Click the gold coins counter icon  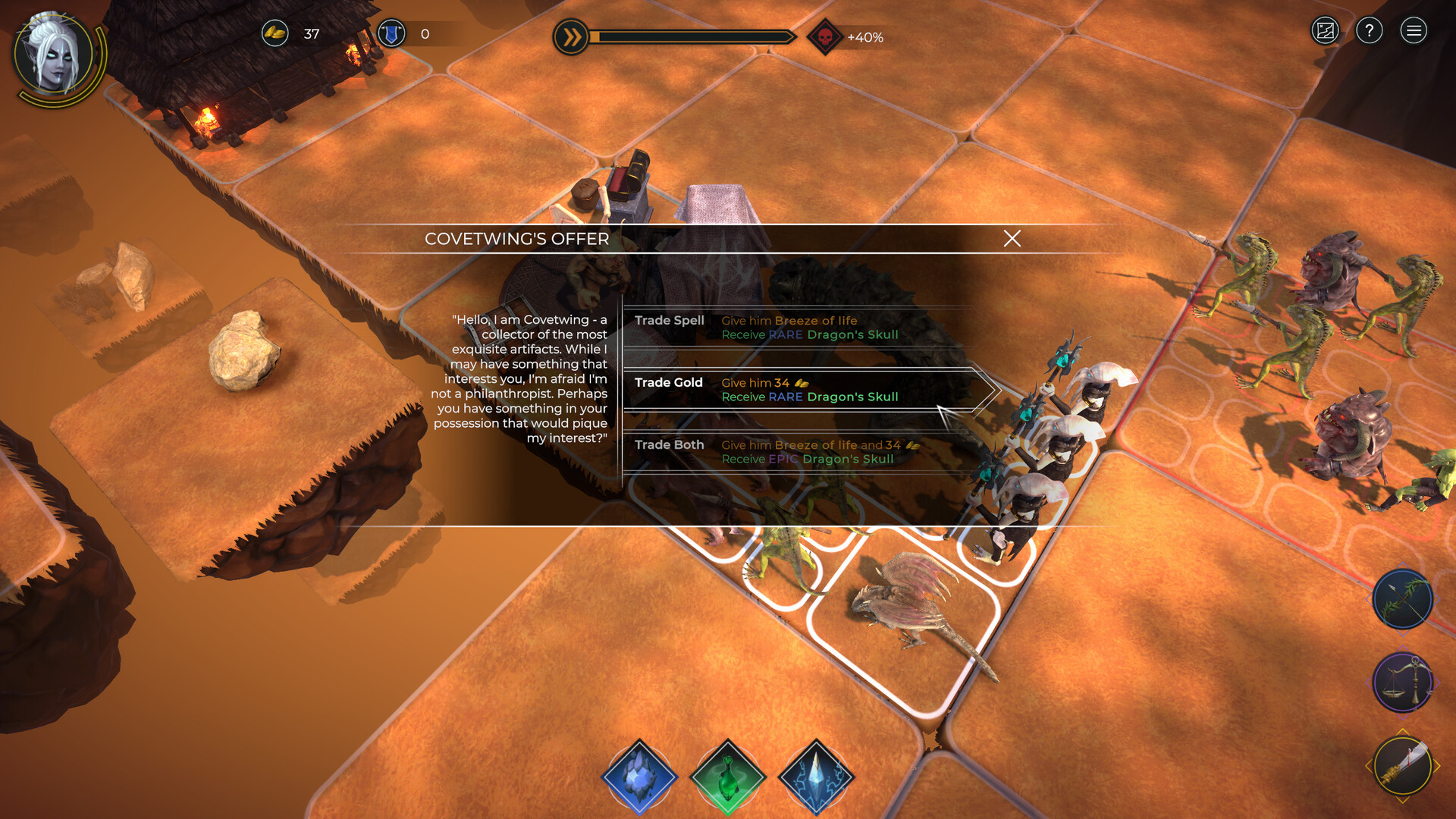(x=275, y=33)
